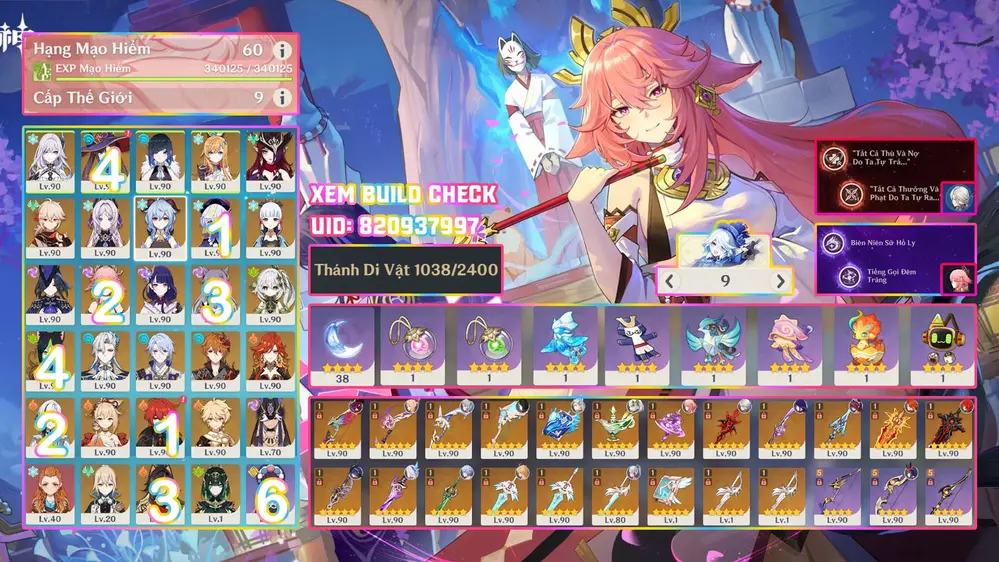Select the Lv.70 character portrait
Image resolution: width=999 pixels, height=562 pixels.
coord(270,426)
